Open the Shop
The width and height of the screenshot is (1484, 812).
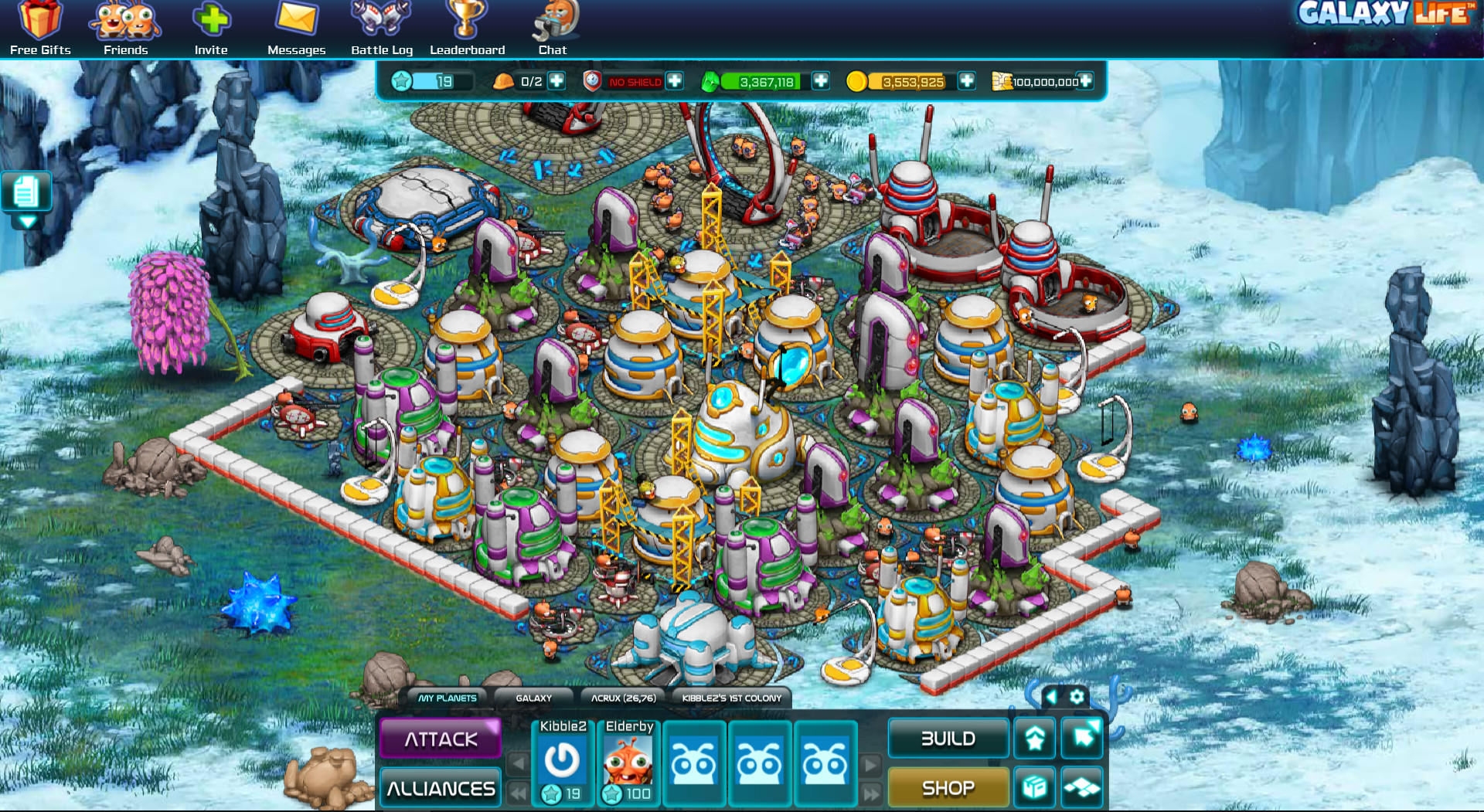[948, 787]
